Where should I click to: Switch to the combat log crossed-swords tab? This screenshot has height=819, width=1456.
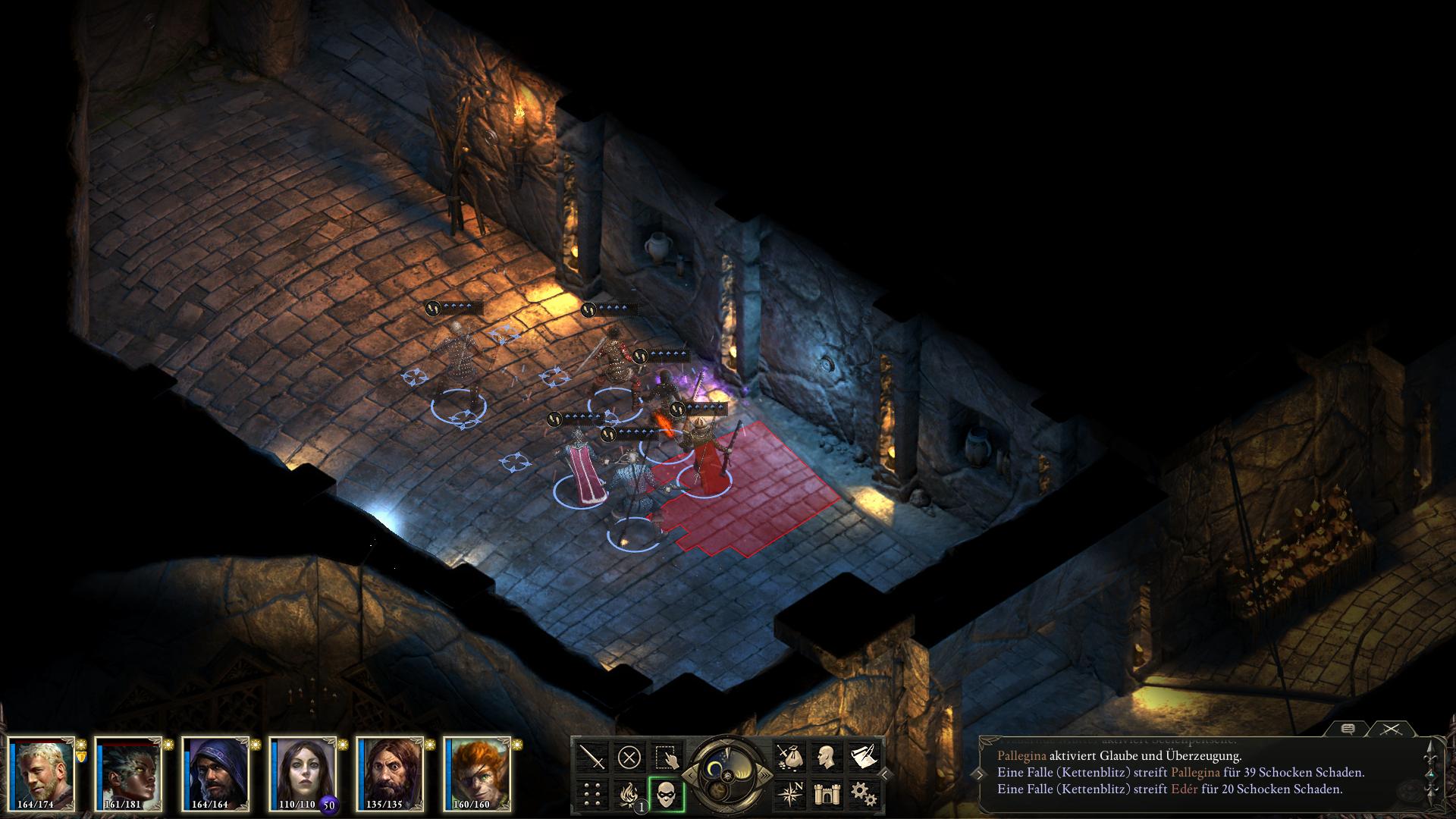1390,729
